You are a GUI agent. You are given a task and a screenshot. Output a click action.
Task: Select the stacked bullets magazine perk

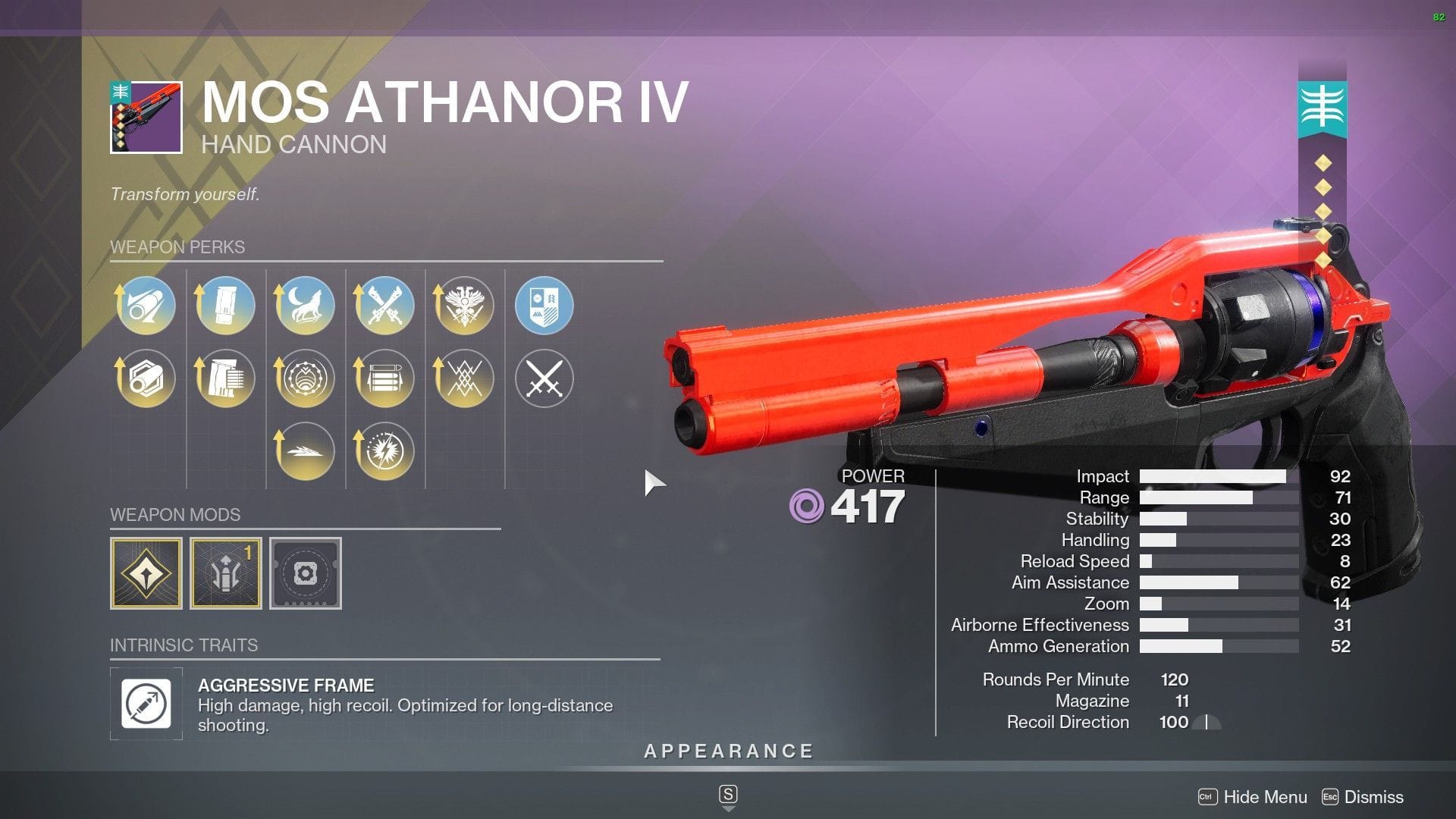tap(385, 378)
